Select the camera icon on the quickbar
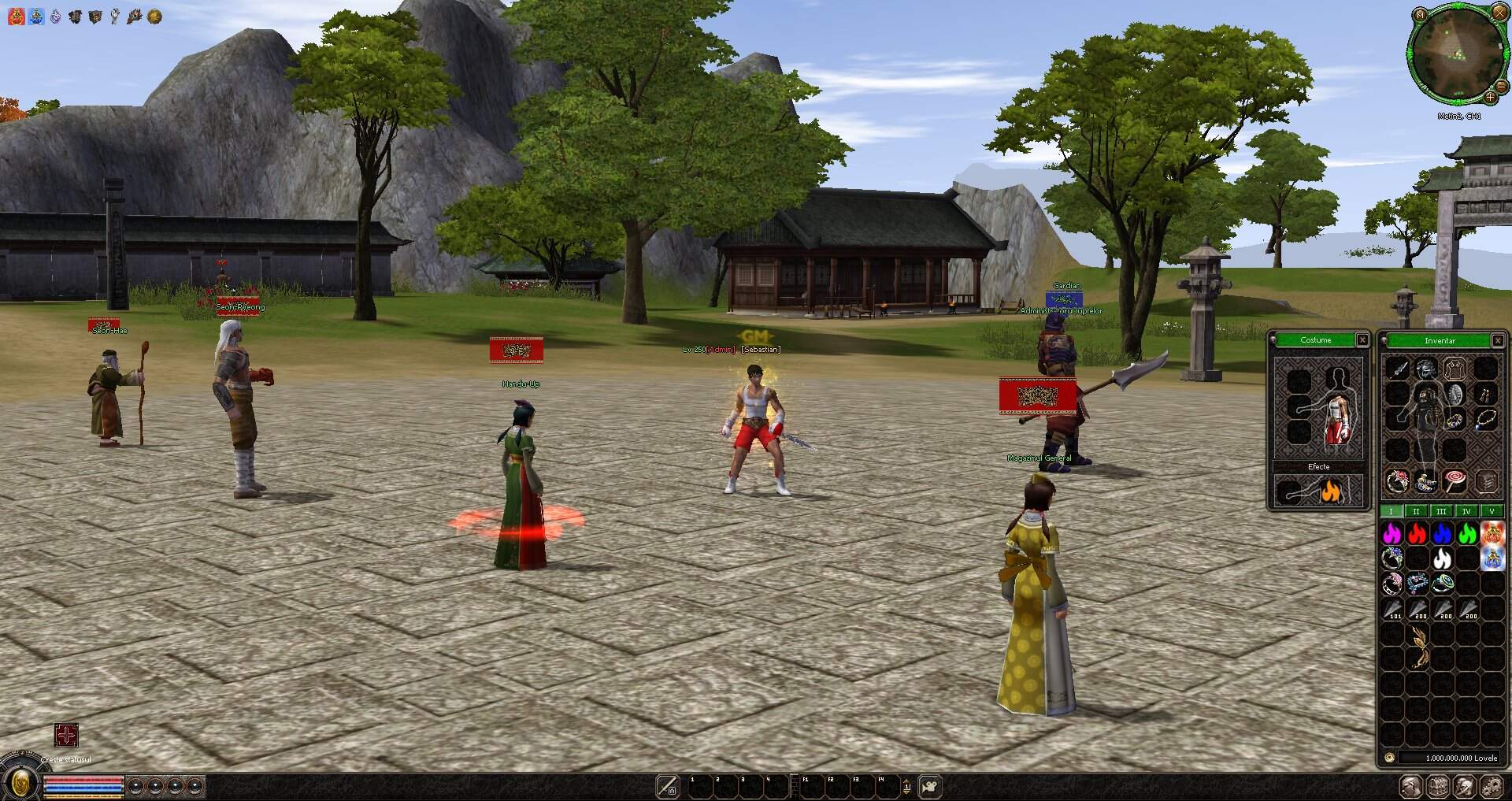Image resolution: width=1512 pixels, height=801 pixels. [x=929, y=785]
